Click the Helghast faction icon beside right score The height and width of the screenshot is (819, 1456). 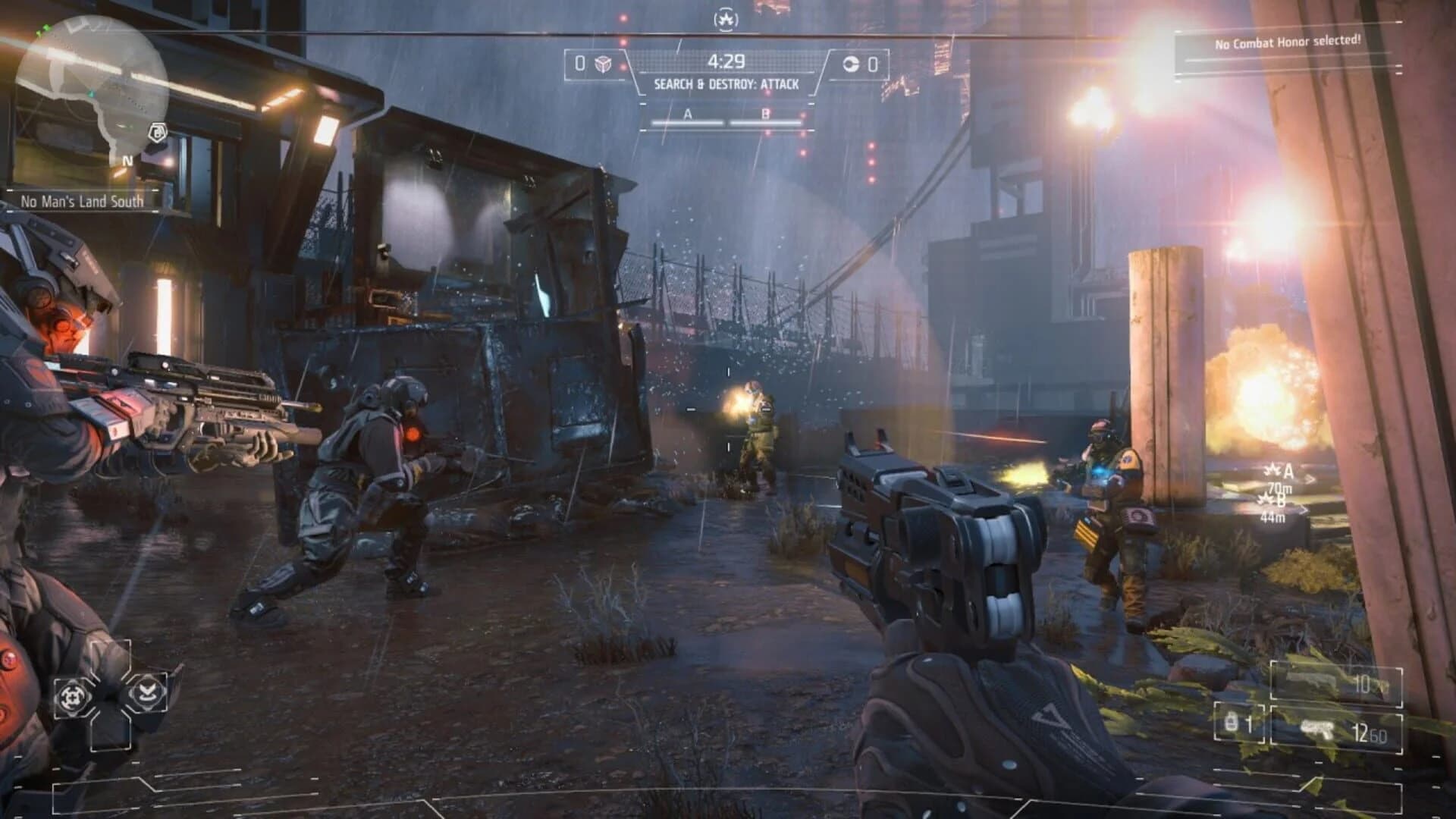click(852, 64)
